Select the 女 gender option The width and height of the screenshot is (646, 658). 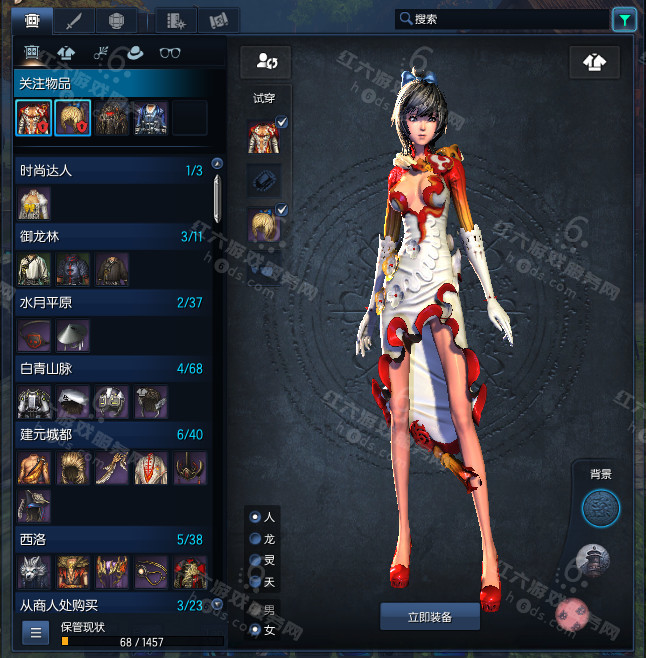[256, 630]
